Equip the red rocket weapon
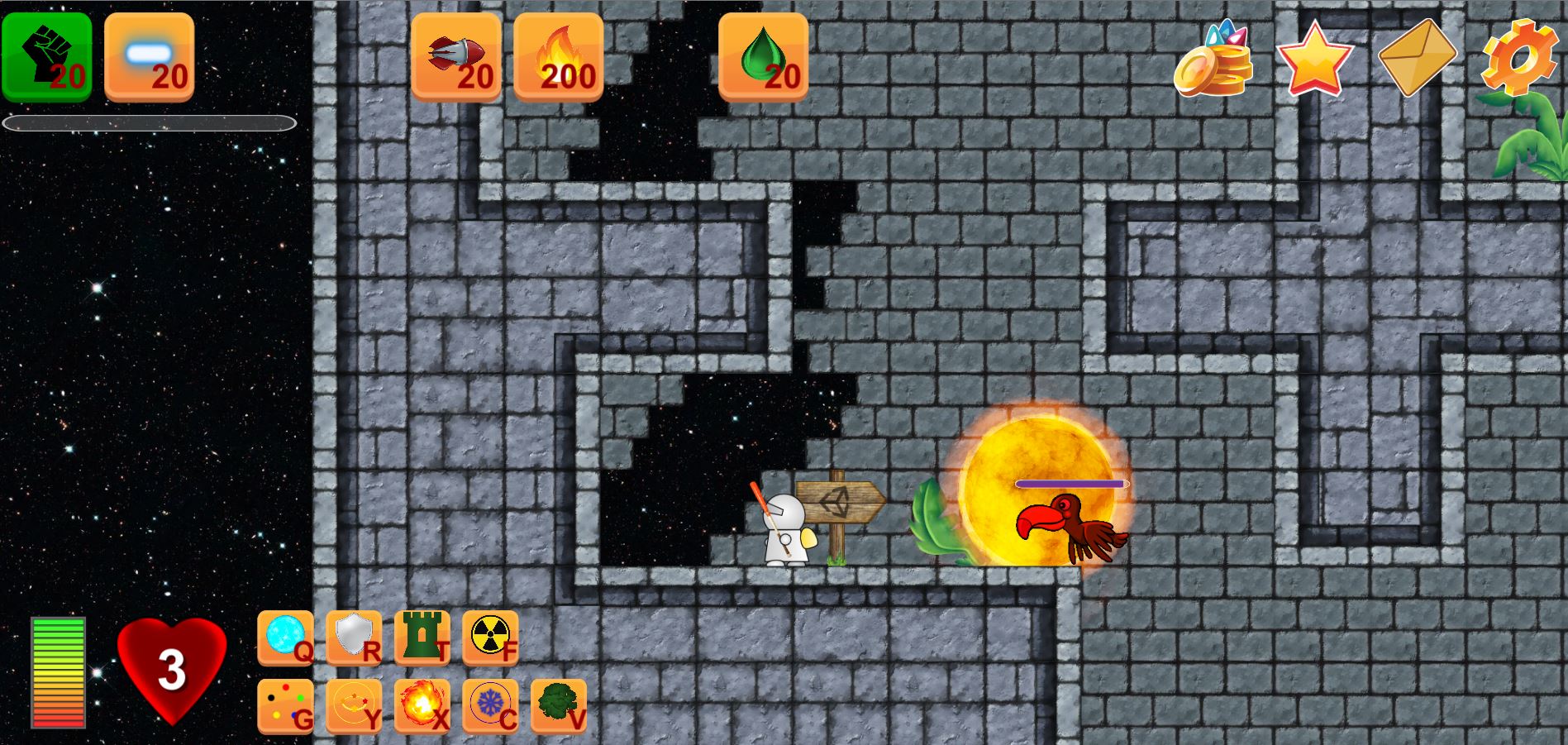 pos(456,57)
